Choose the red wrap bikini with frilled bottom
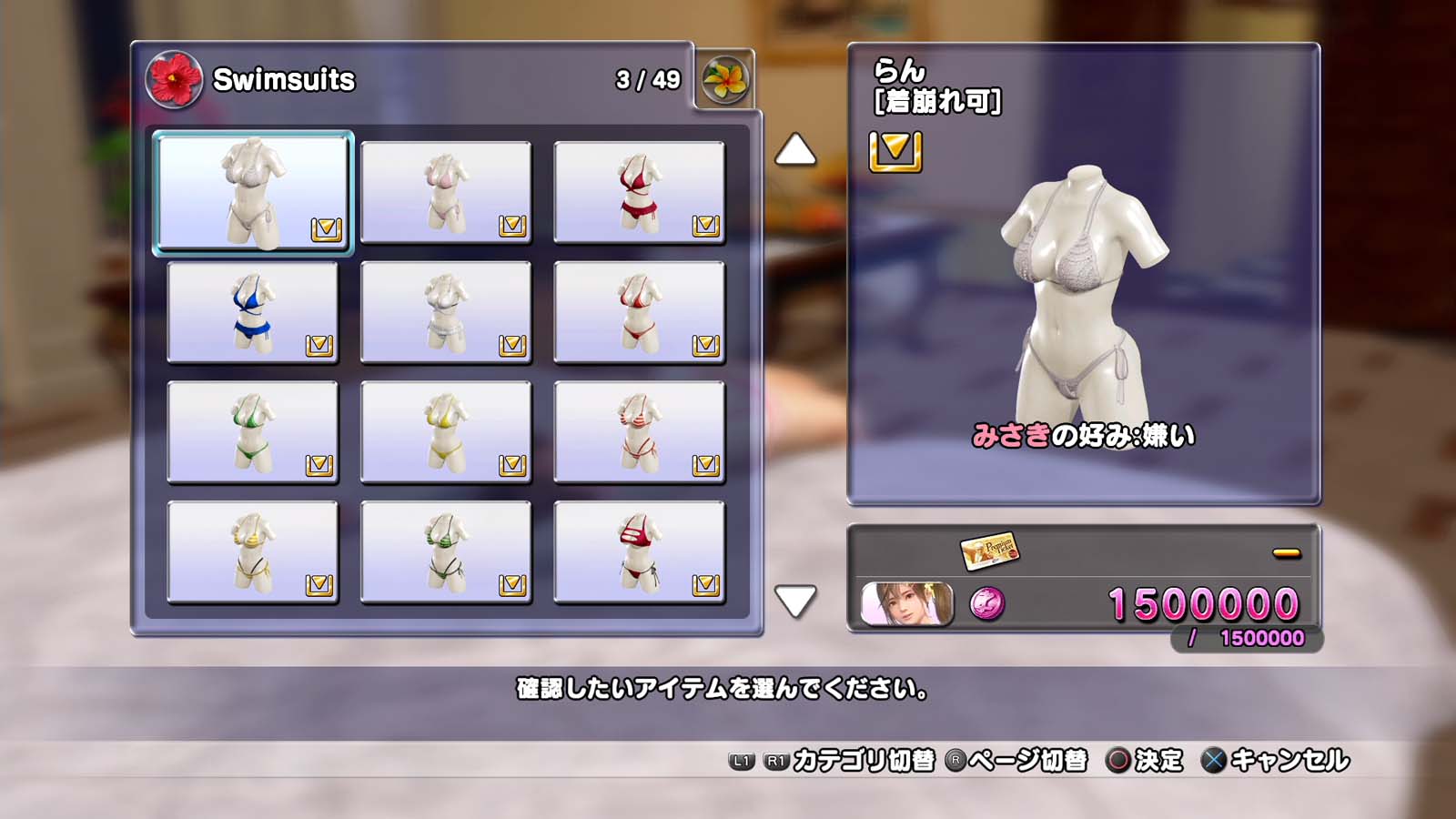 (639, 192)
